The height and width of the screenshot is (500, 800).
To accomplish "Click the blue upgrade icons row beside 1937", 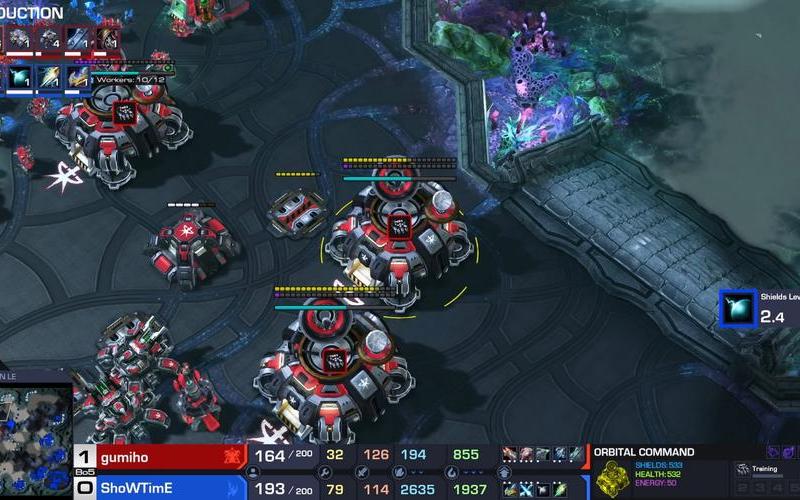I will click(542, 488).
